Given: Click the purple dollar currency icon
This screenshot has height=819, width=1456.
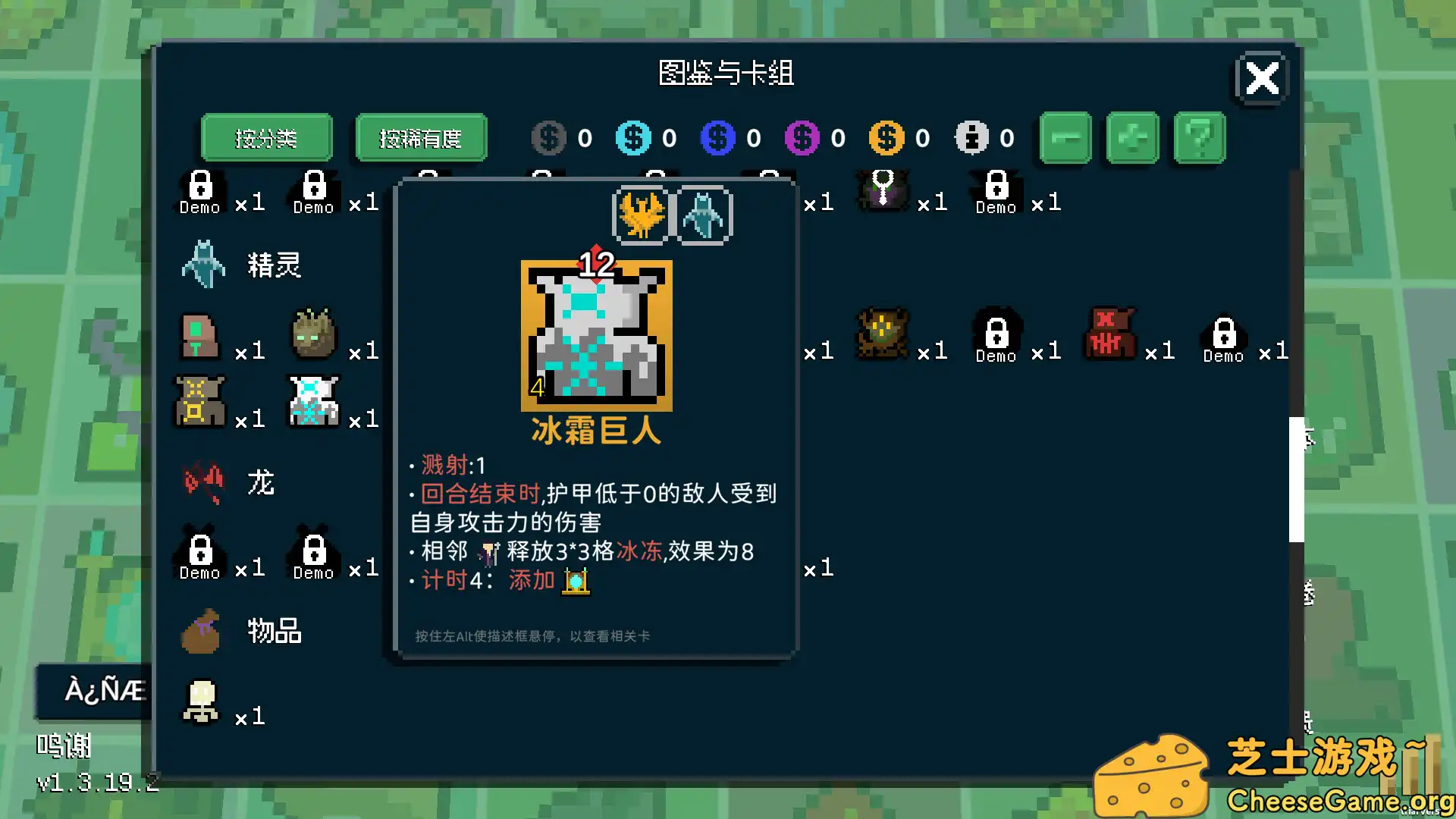Looking at the screenshot, I should click(802, 137).
